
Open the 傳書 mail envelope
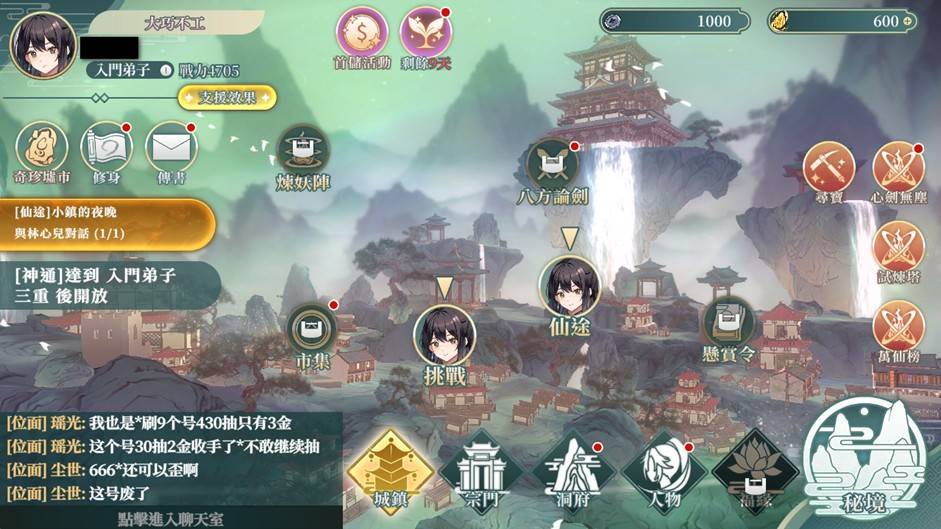(171, 149)
